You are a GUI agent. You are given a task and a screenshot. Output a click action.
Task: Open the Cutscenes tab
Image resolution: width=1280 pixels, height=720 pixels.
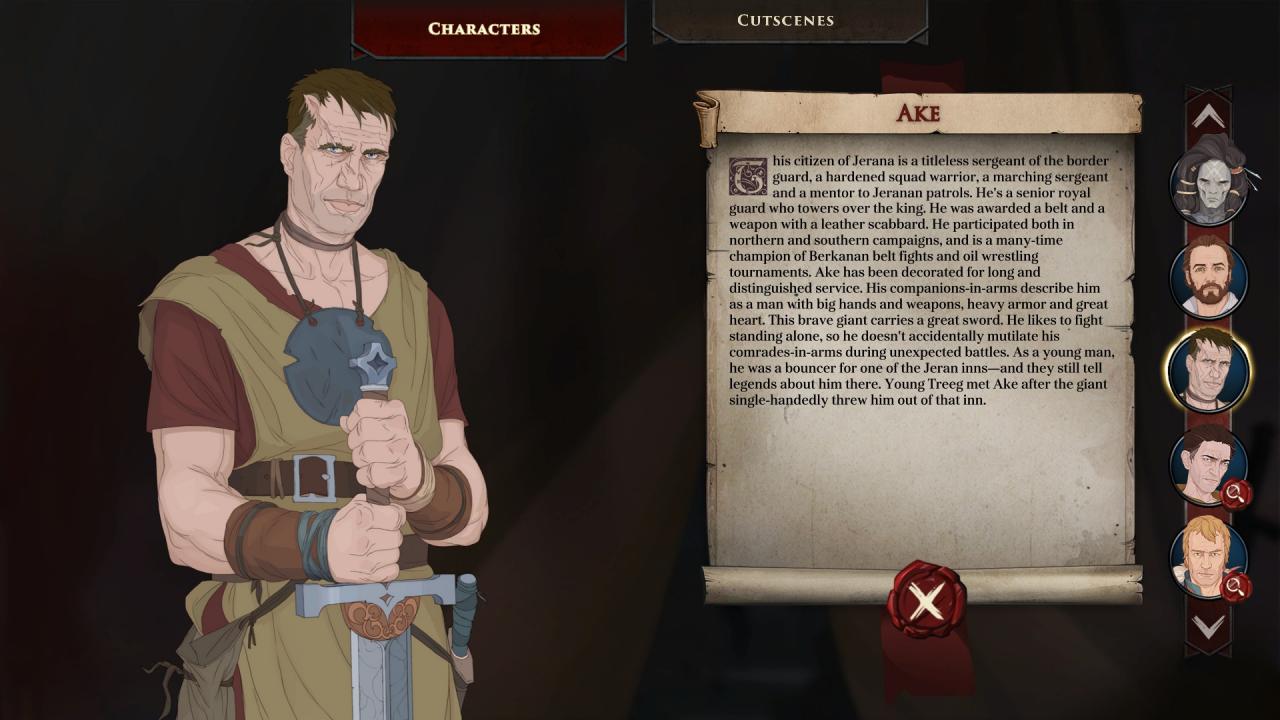coord(786,20)
